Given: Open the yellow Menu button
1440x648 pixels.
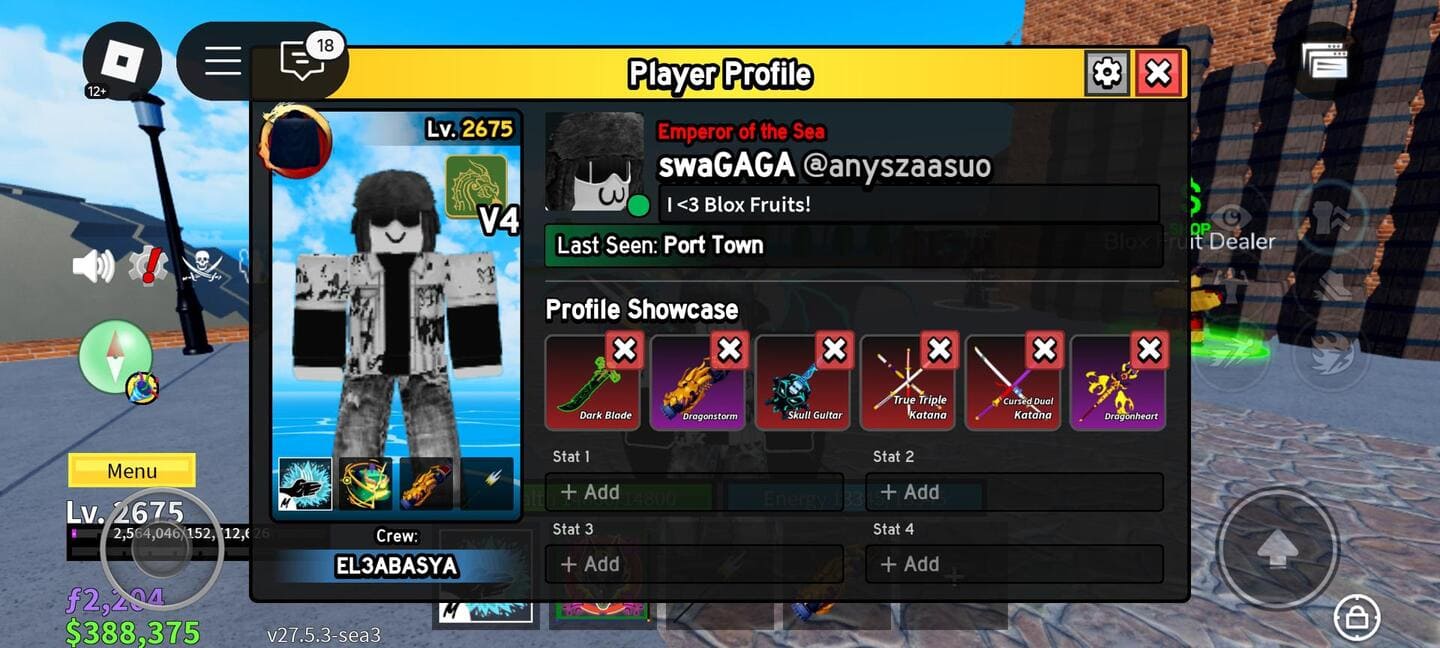Looking at the screenshot, I should [132, 471].
